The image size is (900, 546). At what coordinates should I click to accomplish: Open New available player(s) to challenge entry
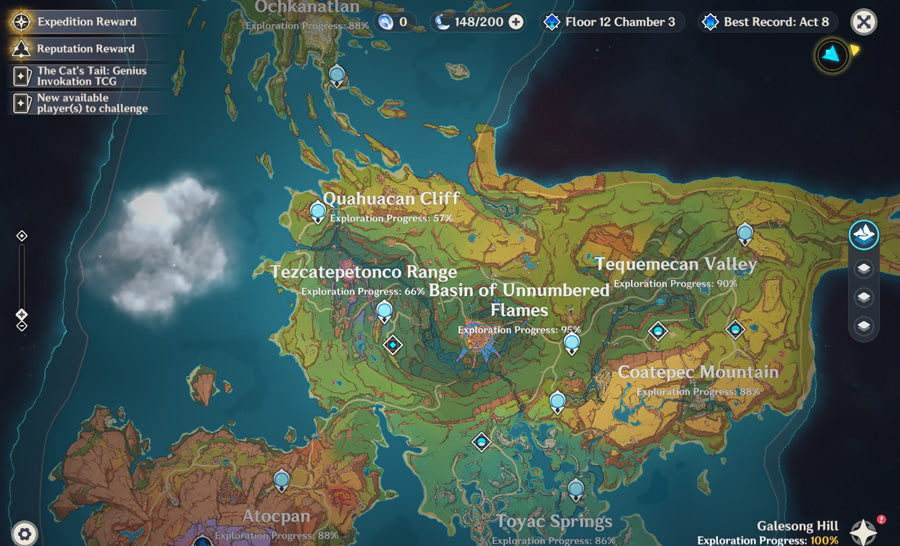click(x=85, y=103)
